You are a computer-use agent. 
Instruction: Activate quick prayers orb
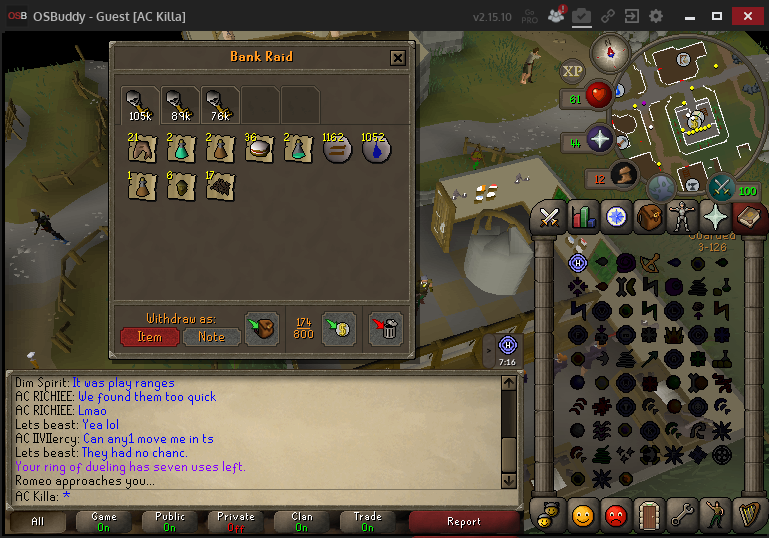[x=600, y=139]
